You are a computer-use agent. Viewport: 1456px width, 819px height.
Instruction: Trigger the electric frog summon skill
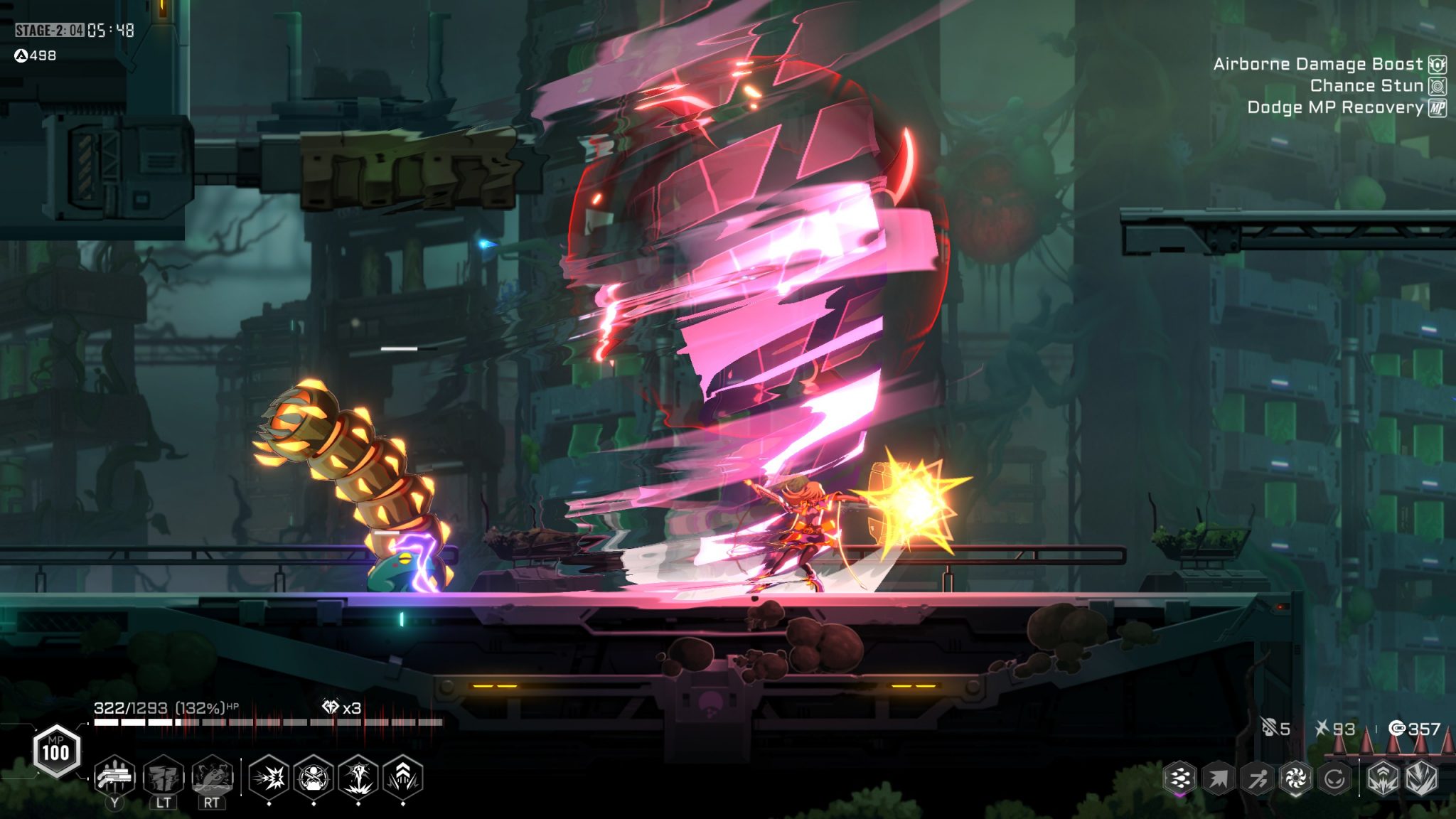pos(211,776)
